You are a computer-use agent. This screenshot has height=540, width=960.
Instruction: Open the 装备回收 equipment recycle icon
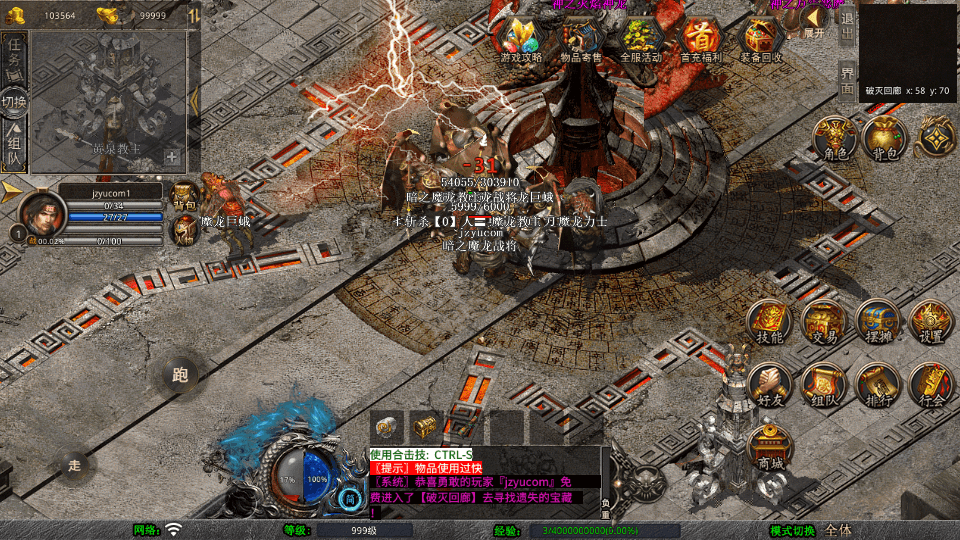(x=761, y=40)
